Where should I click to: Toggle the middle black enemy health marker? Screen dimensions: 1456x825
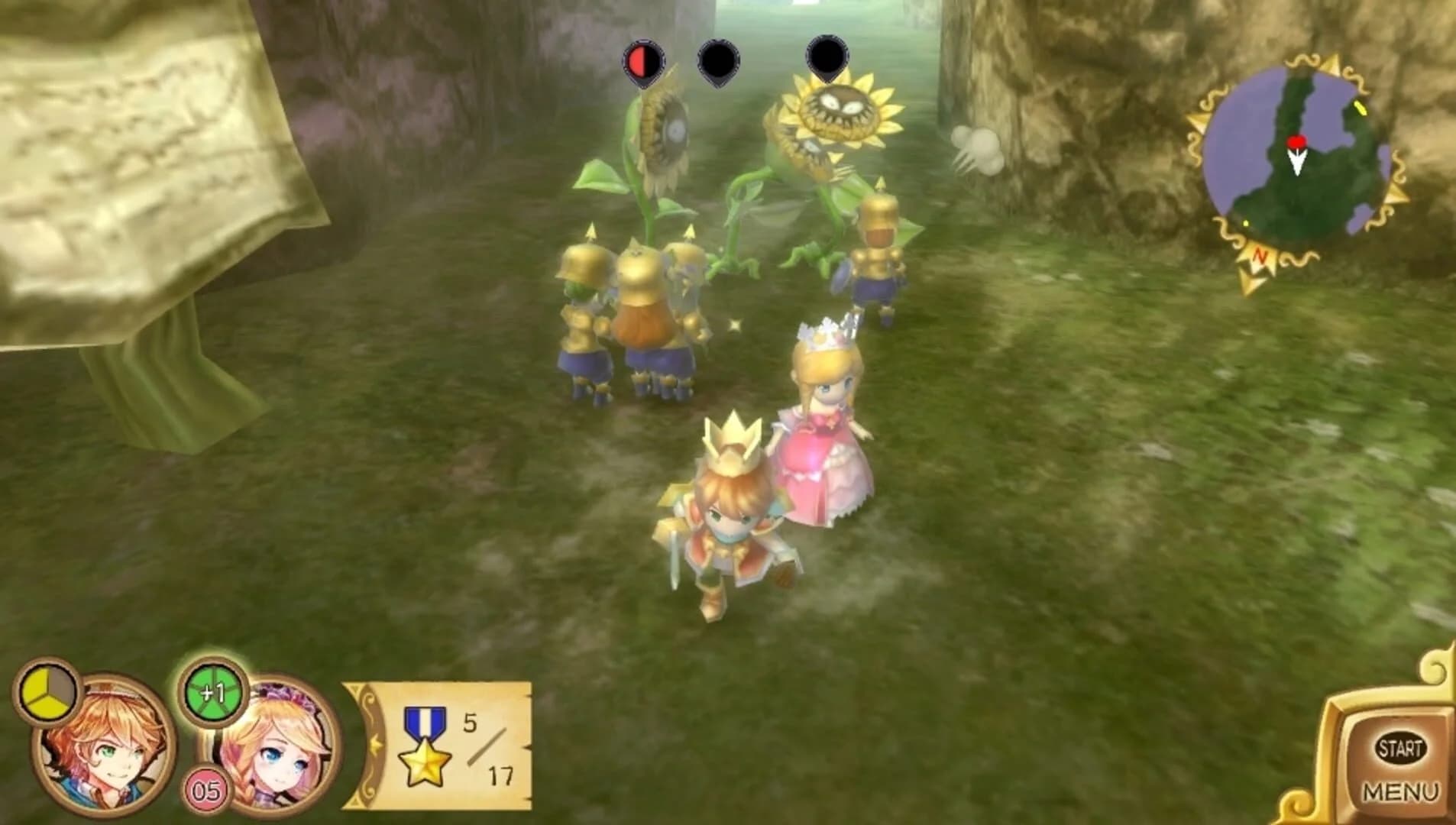[x=717, y=63]
